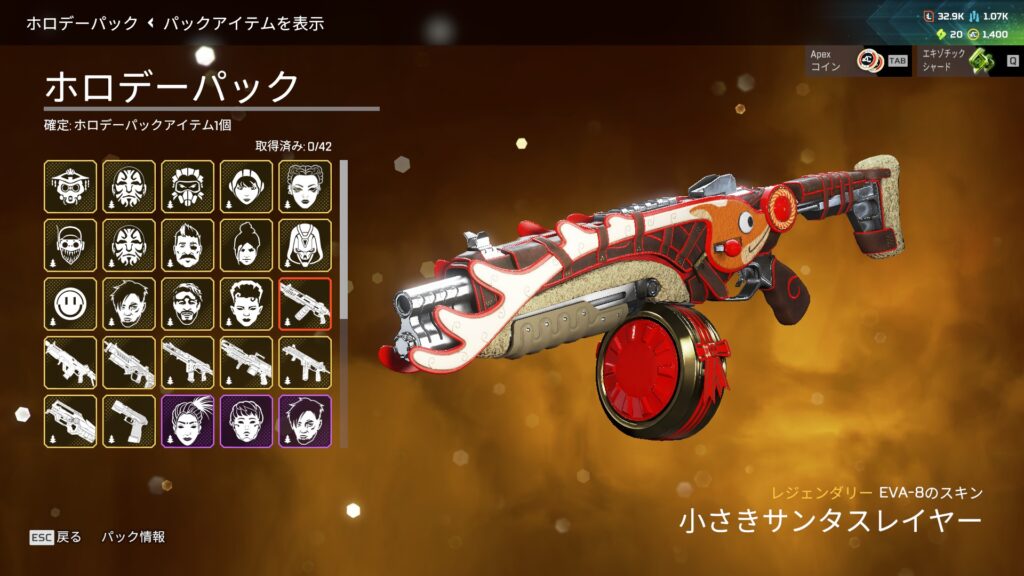
Task: Select the hooded robot Ash tile
Action: (305, 245)
